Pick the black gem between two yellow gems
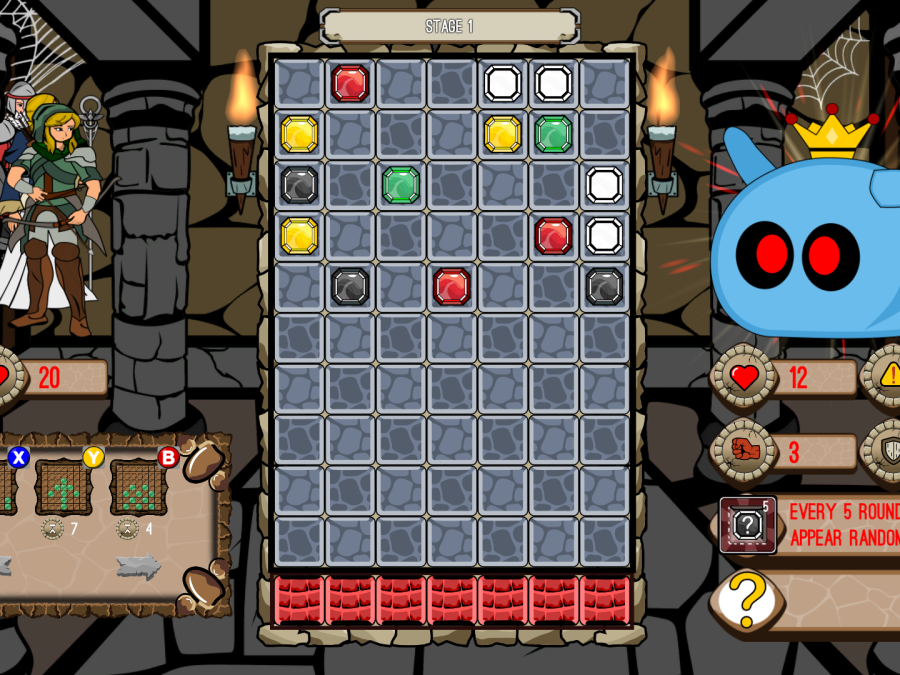 tap(299, 185)
